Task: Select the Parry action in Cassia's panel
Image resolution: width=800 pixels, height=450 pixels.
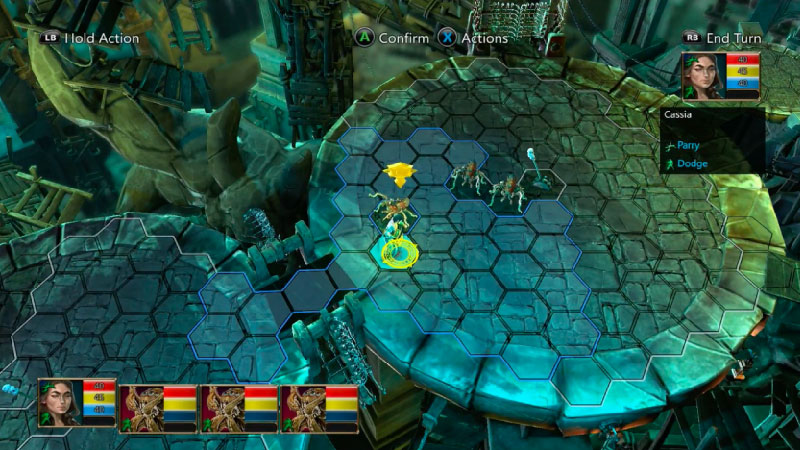Action: point(690,145)
